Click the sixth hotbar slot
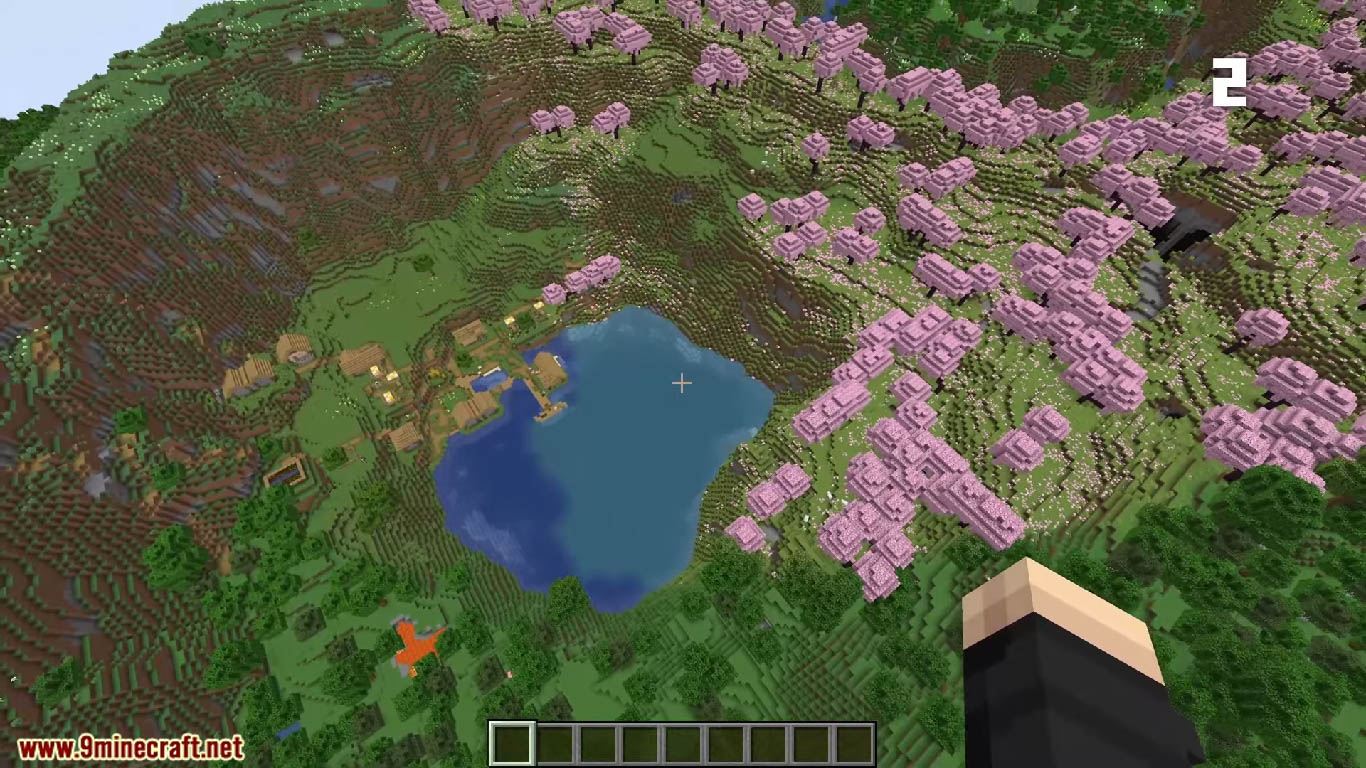Viewport: 1366px width, 768px height. [727, 740]
